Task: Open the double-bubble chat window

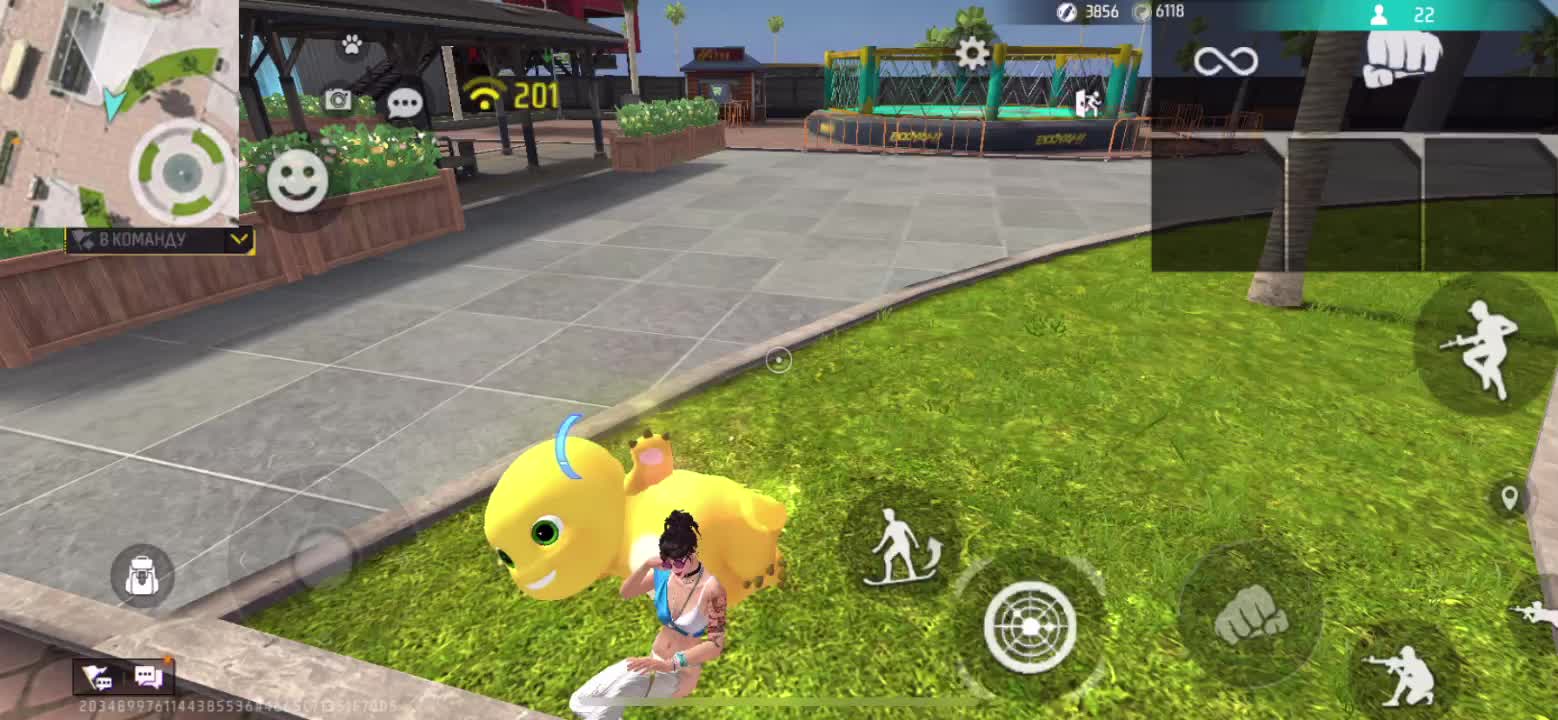Action: coord(148,678)
